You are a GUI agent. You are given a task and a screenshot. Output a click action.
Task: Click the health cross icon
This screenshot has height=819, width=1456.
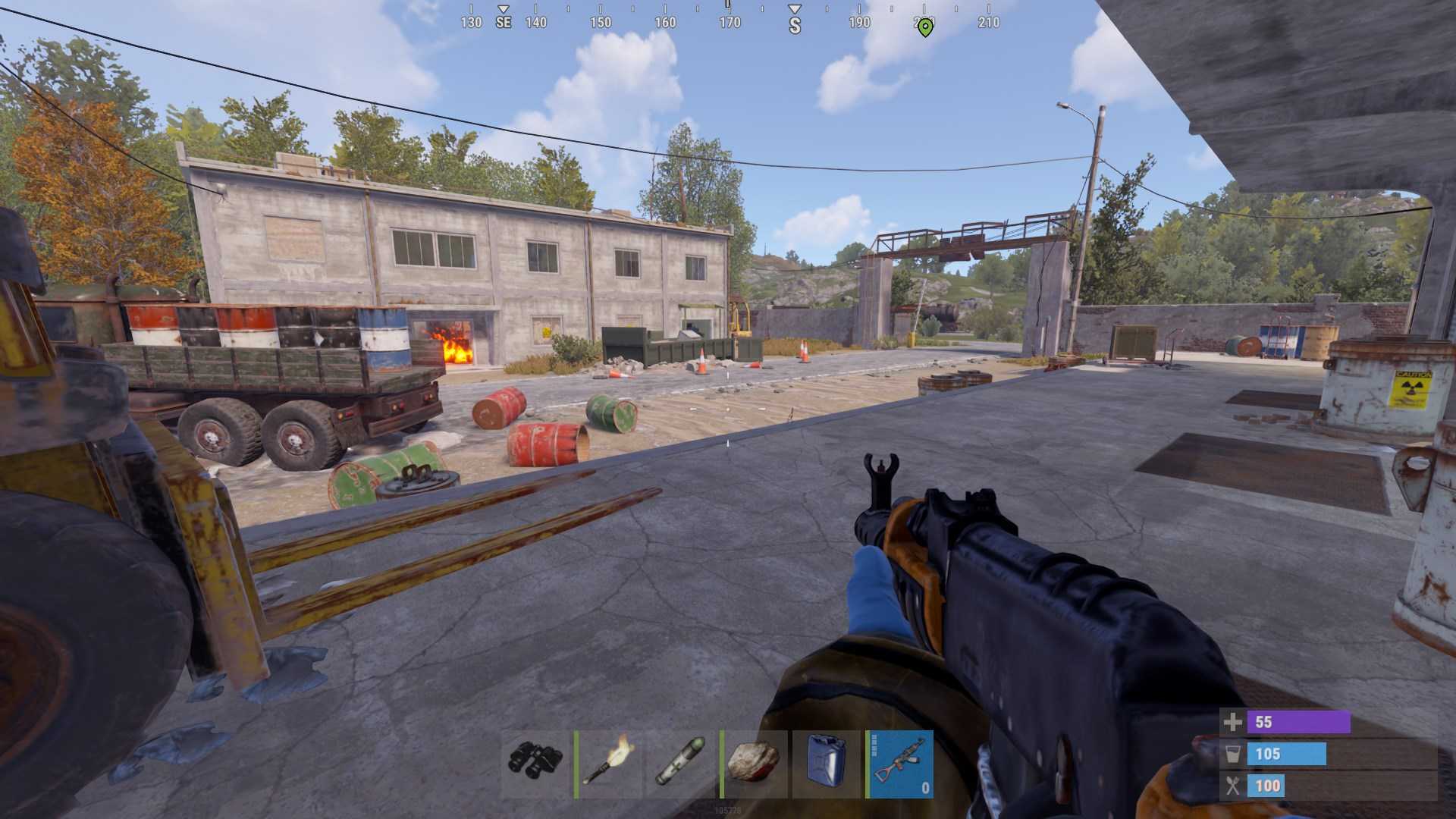click(1232, 723)
